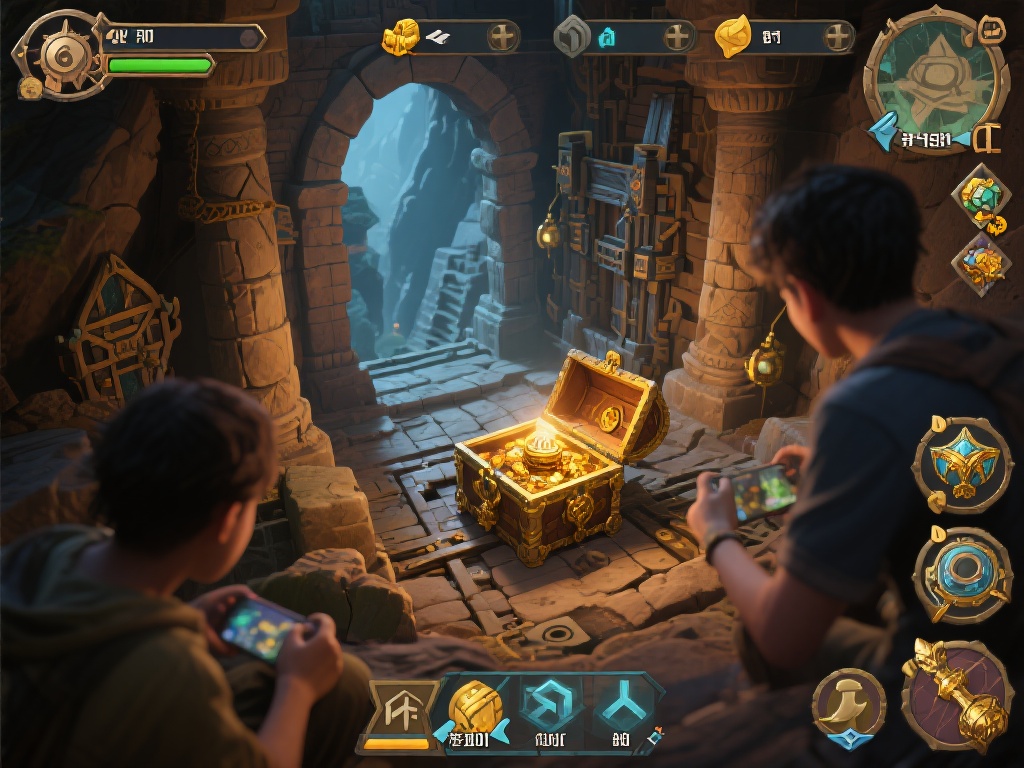
Task: Open the circular minimap
Action: pyautogui.click(x=922, y=78)
